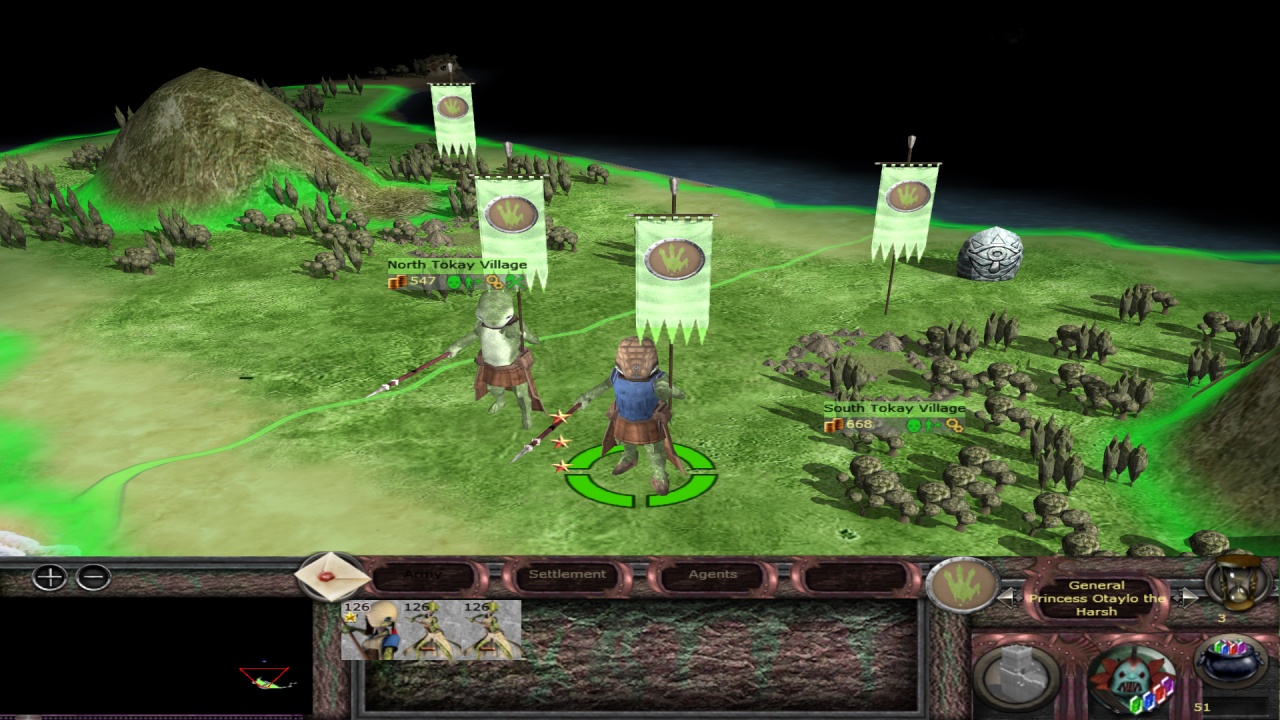Open the sealed letter messages icon

(330, 577)
